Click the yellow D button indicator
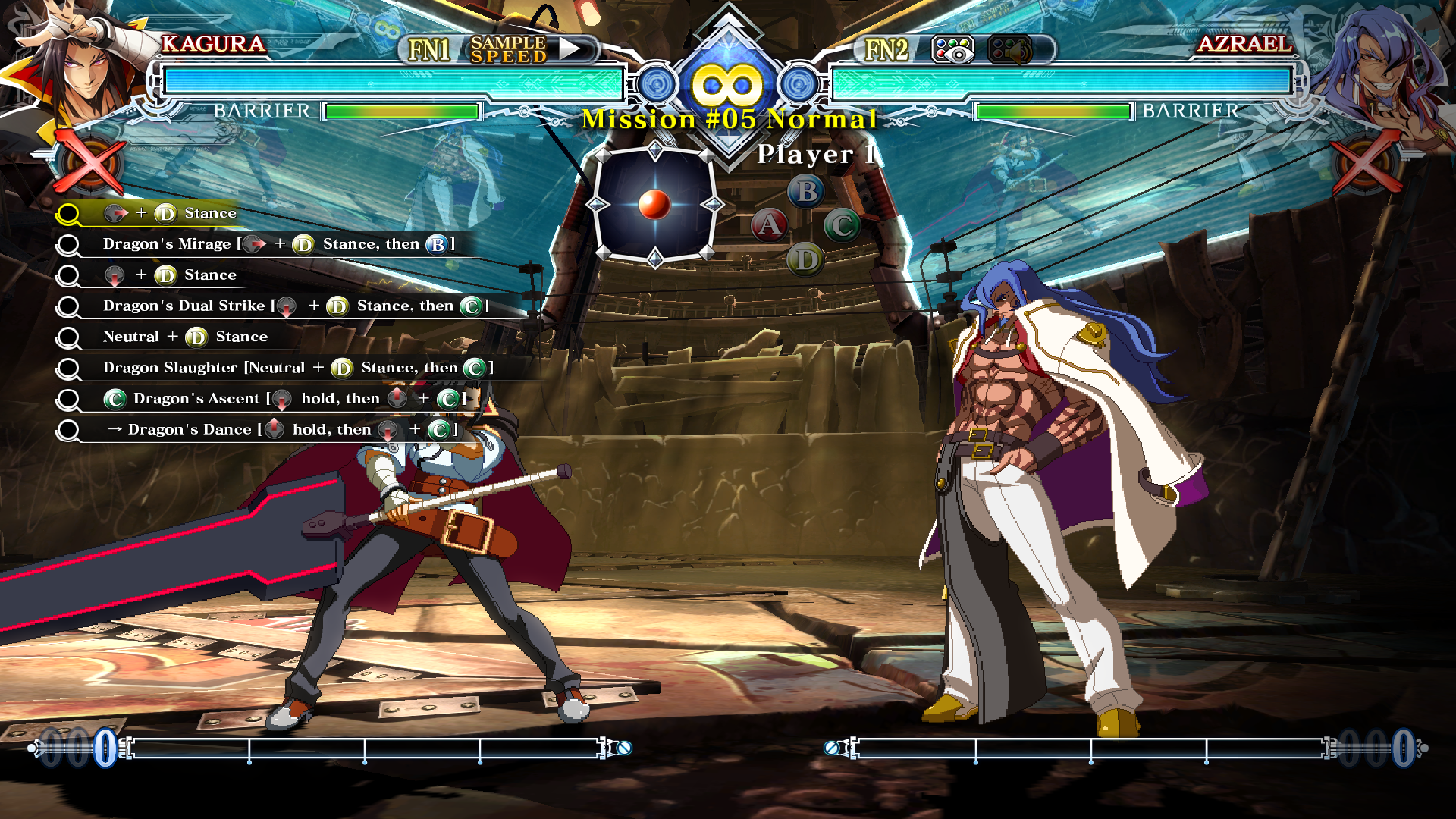 click(805, 260)
